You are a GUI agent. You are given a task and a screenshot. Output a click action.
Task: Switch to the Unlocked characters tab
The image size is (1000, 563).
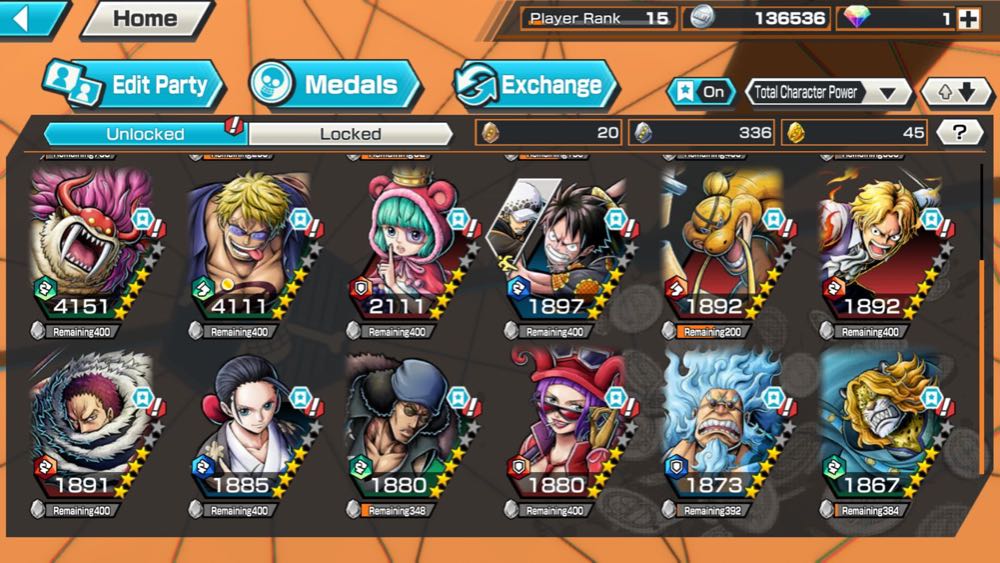[x=145, y=133]
